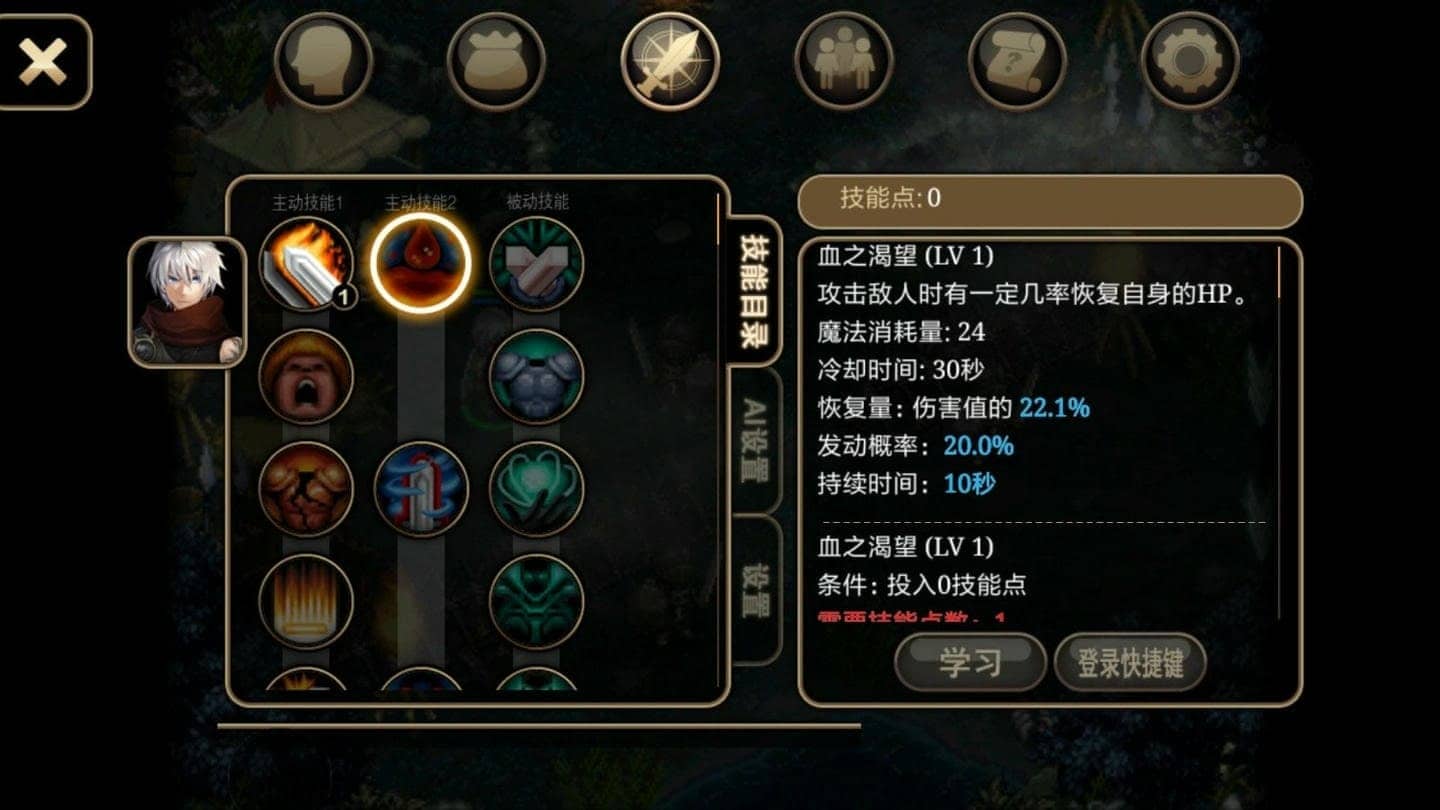Select the blue pillar skill in 主动技能2
The height and width of the screenshot is (810, 1440).
pyautogui.click(x=420, y=490)
